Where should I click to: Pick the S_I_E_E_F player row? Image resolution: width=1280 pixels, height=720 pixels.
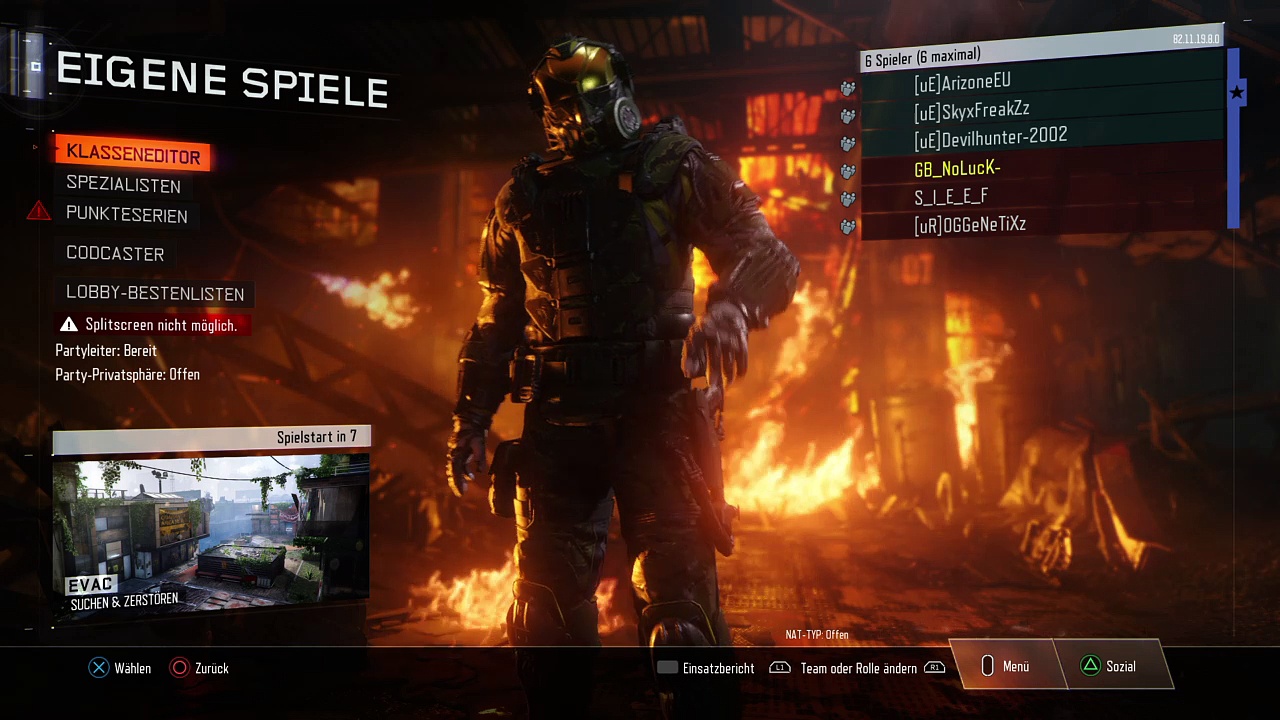[1040, 197]
